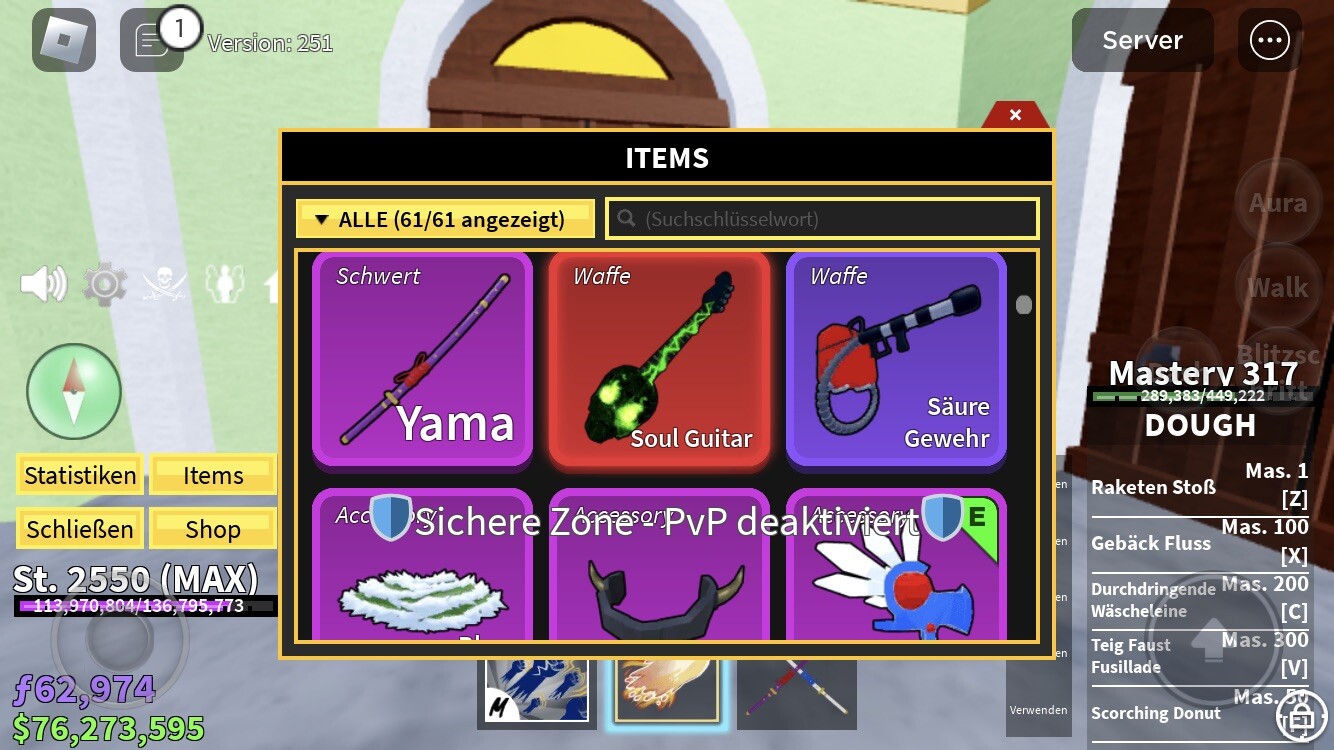Open chat via the notification icon
The image size is (1334, 750).
coord(150,40)
